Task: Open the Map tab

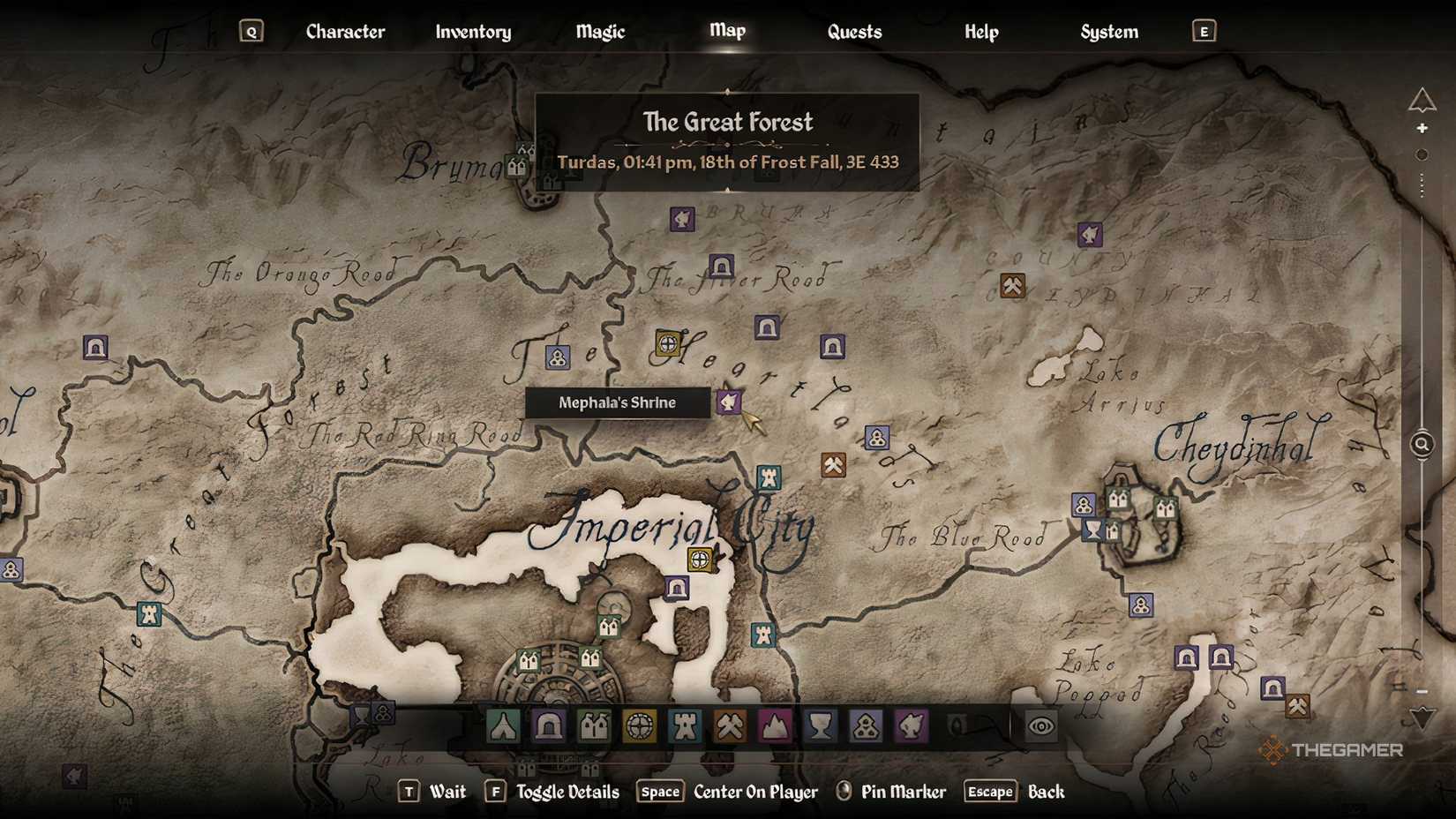Action: tap(727, 31)
